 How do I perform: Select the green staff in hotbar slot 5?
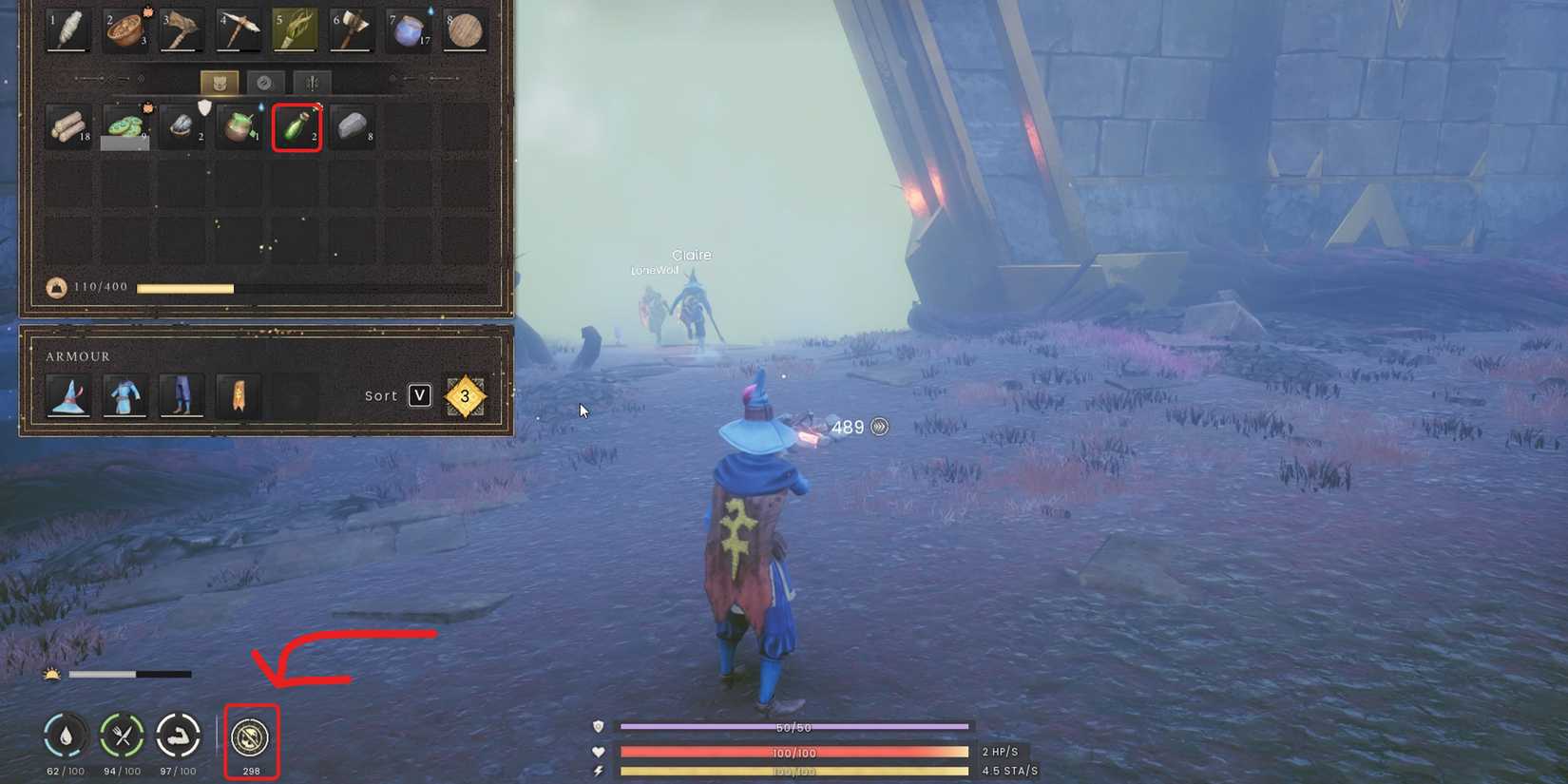tap(296, 29)
